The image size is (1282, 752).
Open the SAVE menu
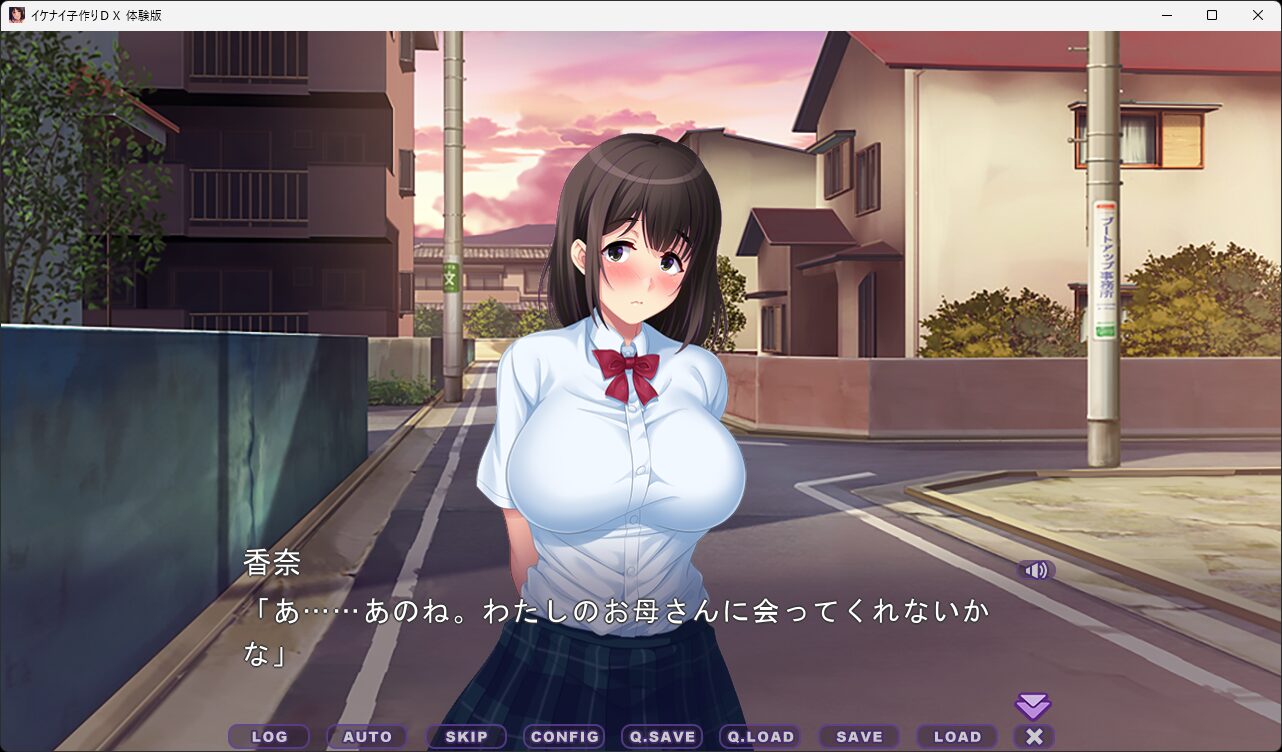[859, 737]
